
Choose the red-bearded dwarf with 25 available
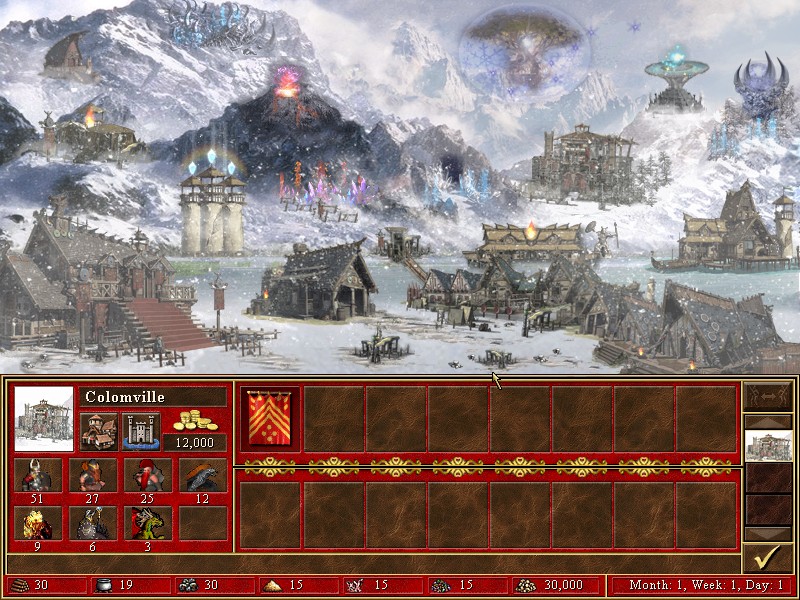(148, 475)
